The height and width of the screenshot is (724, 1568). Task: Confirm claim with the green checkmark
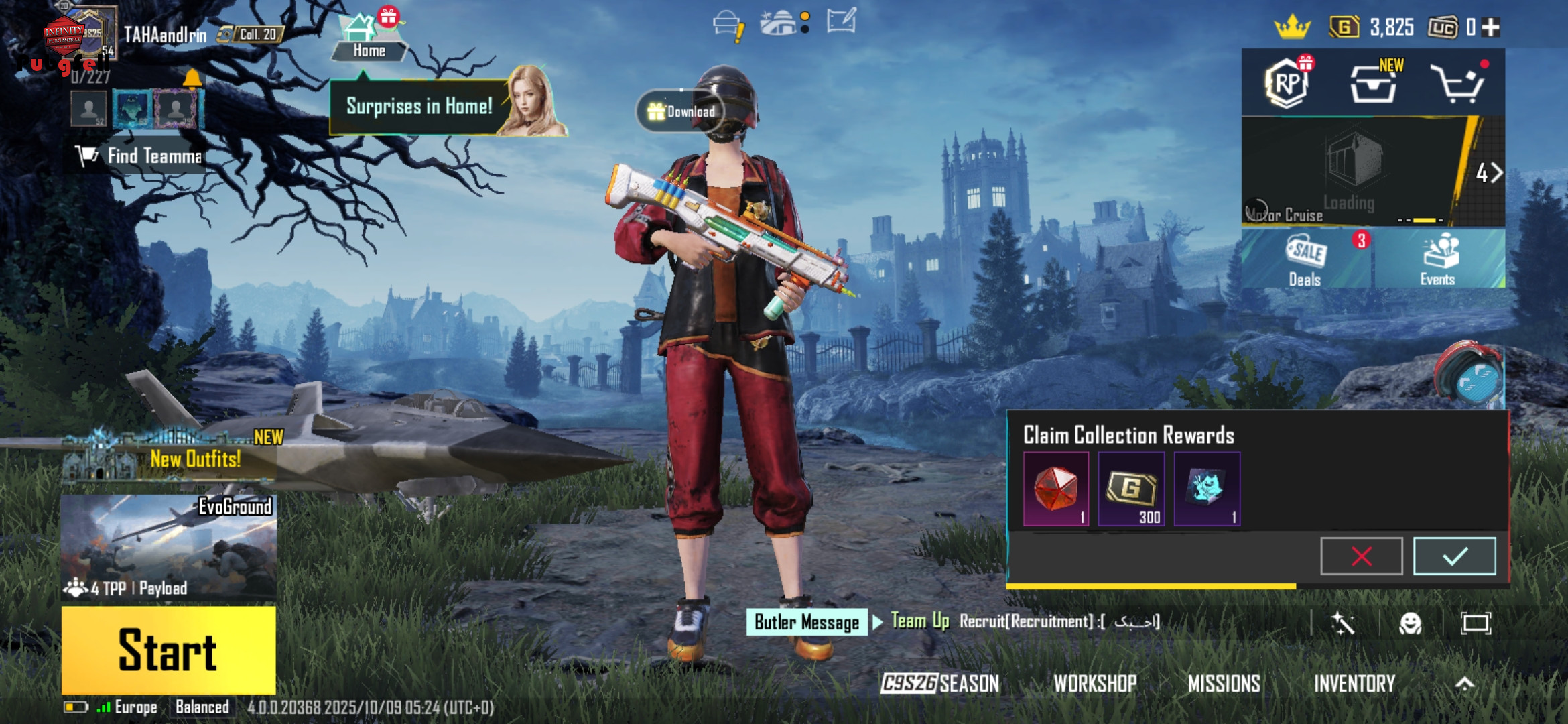pos(1454,556)
